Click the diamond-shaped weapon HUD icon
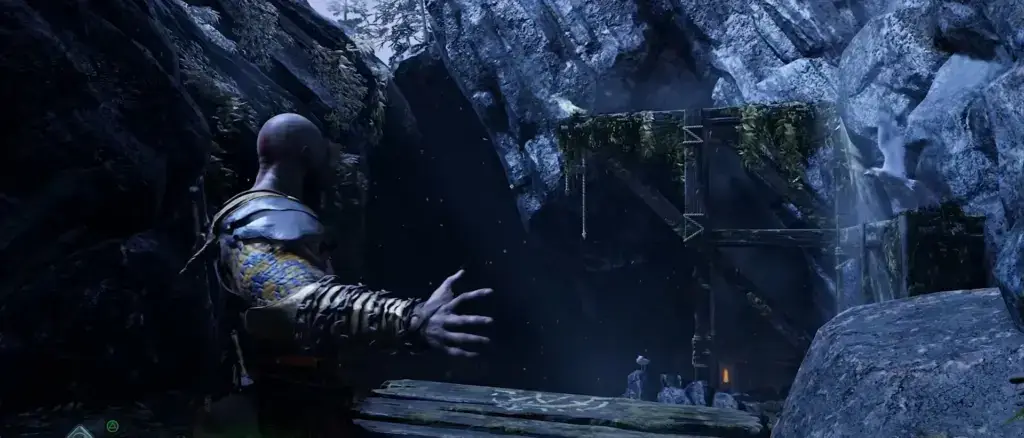The width and height of the screenshot is (1024, 438). point(80,432)
